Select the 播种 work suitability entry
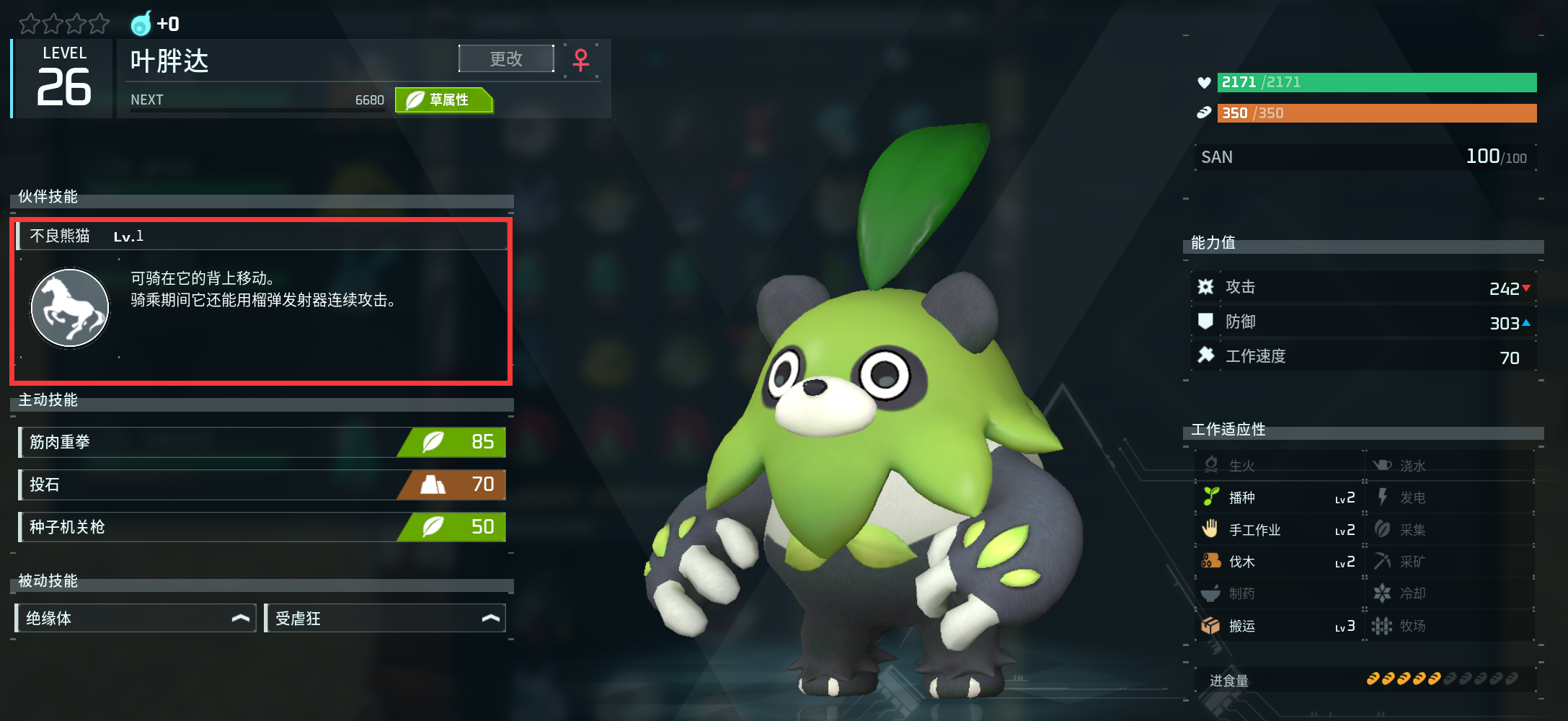Viewport: 1568px width, 721px height. point(1277,497)
